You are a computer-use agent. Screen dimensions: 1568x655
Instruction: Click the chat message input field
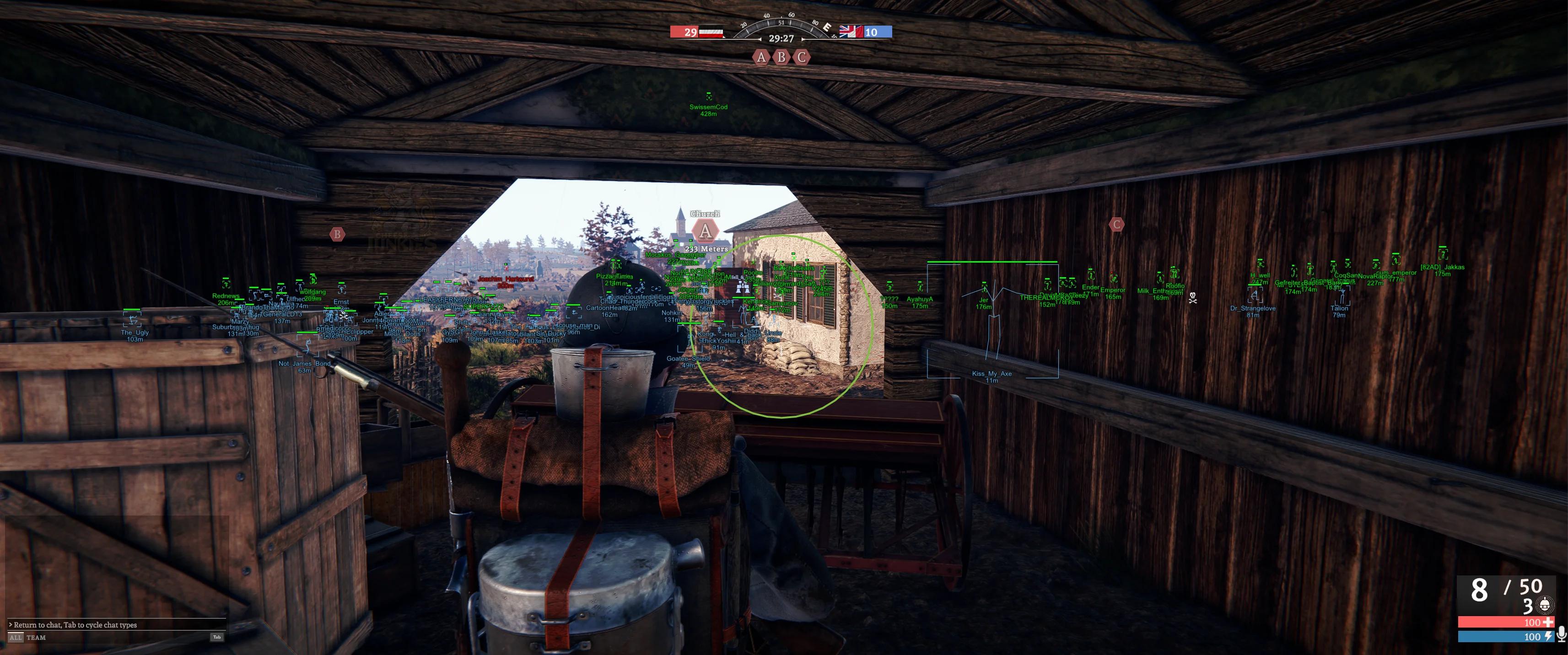[116, 624]
